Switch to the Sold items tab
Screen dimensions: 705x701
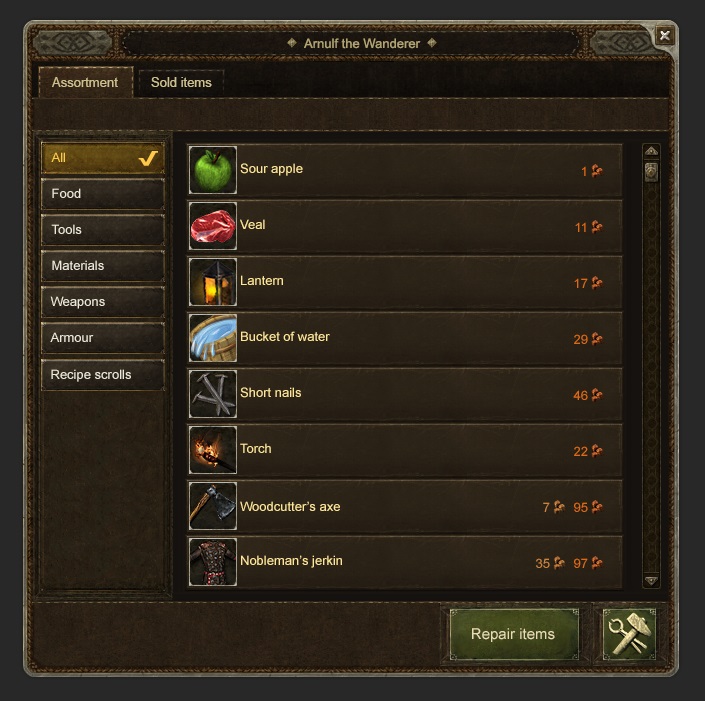(x=181, y=83)
